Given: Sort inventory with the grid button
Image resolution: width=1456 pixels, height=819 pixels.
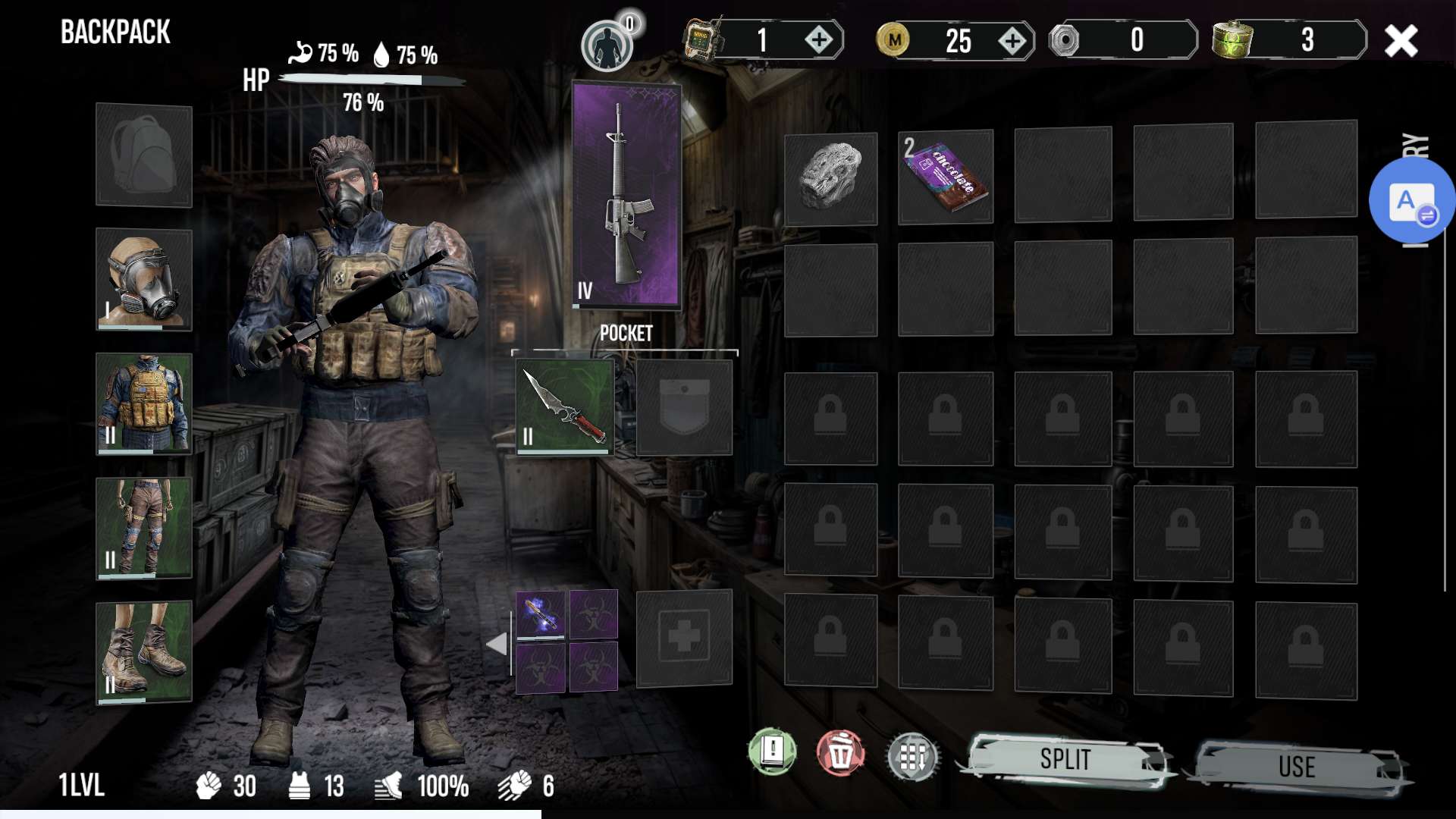Looking at the screenshot, I should pyautogui.click(x=912, y=756).
